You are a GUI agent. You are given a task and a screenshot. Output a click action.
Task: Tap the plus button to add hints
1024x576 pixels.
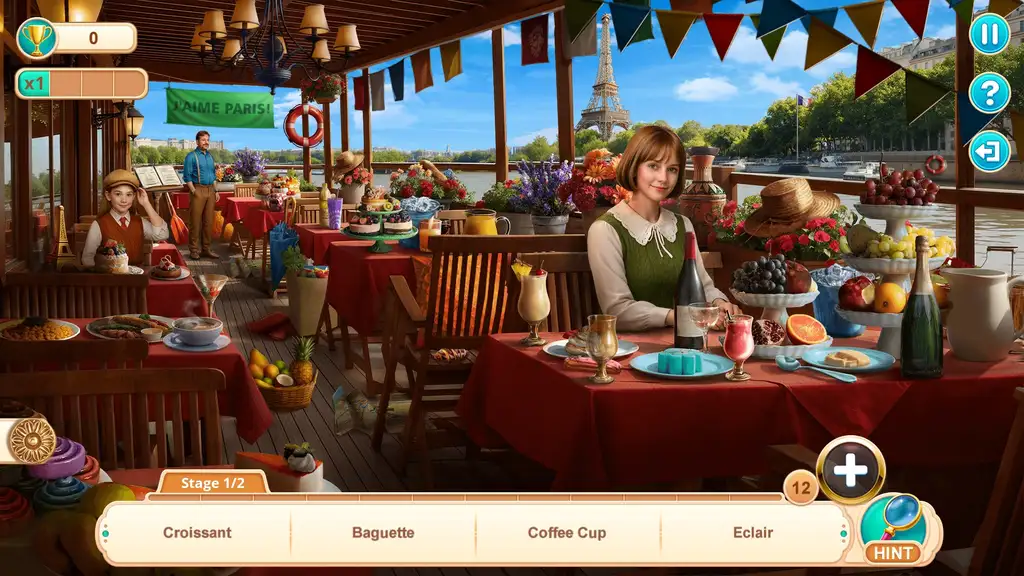click(850, 470)
